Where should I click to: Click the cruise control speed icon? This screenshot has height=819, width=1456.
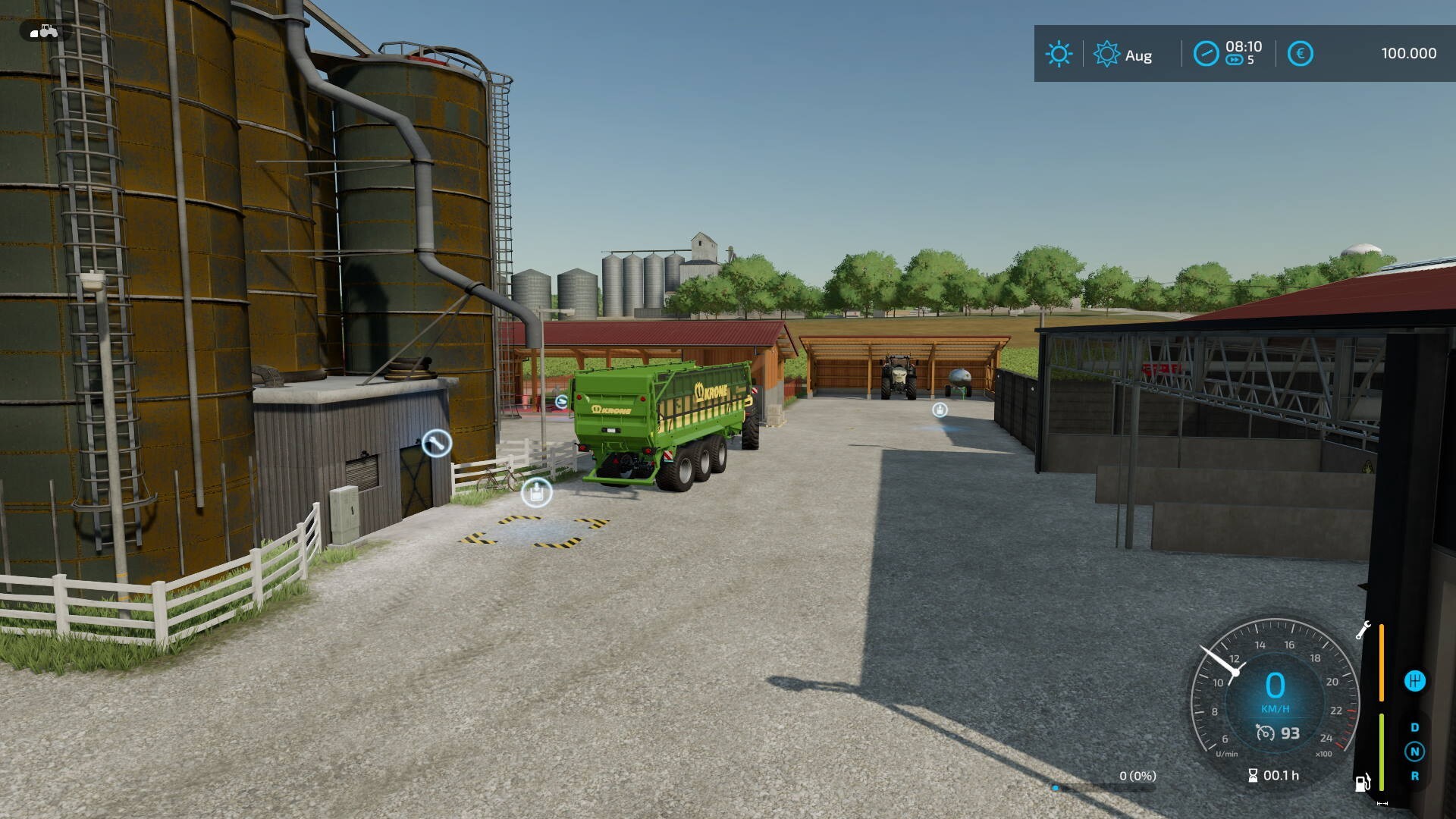1266,733
